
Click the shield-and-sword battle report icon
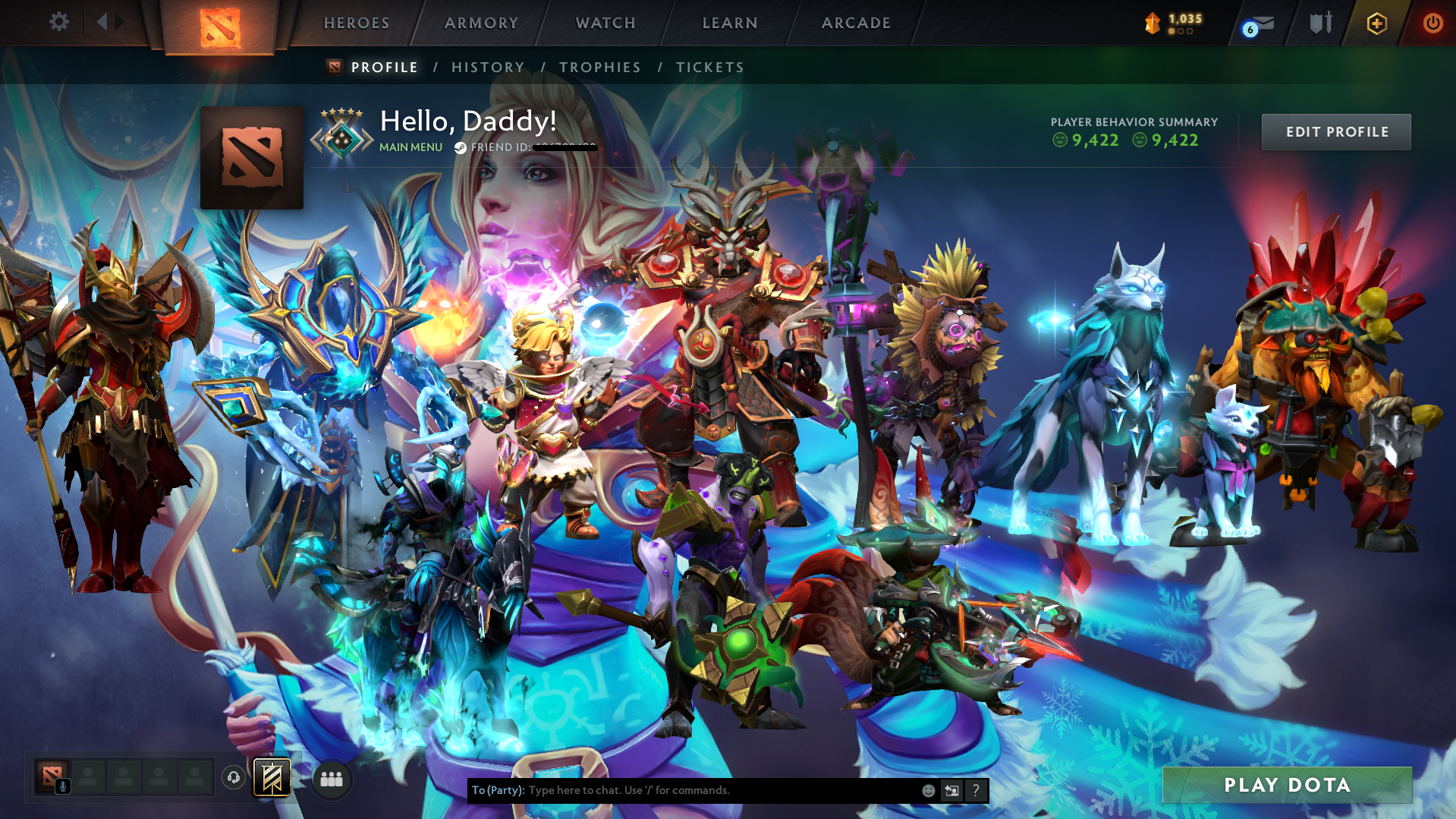point(1322,23)
